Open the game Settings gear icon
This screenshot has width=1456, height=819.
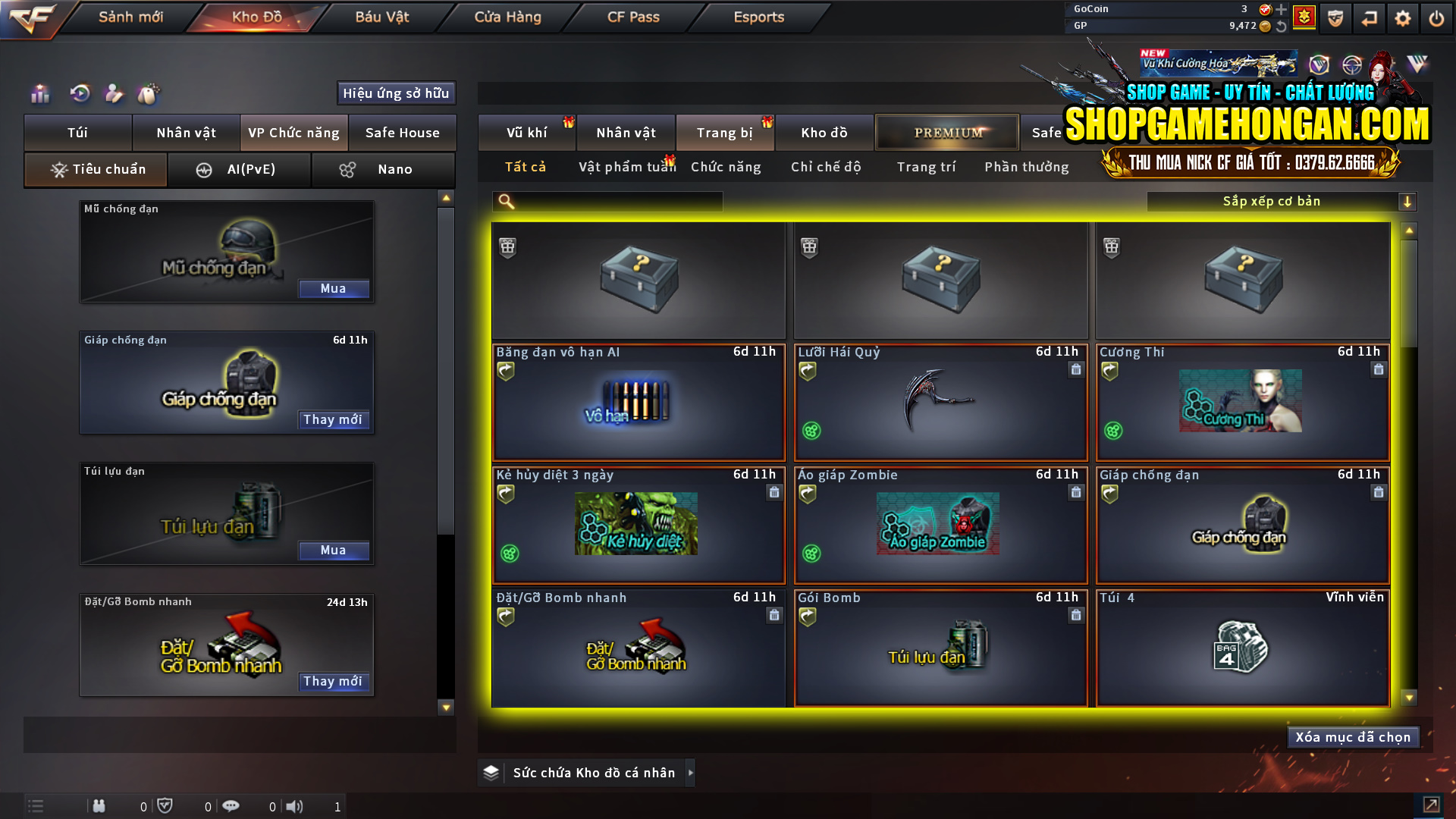click(1403, 18)
